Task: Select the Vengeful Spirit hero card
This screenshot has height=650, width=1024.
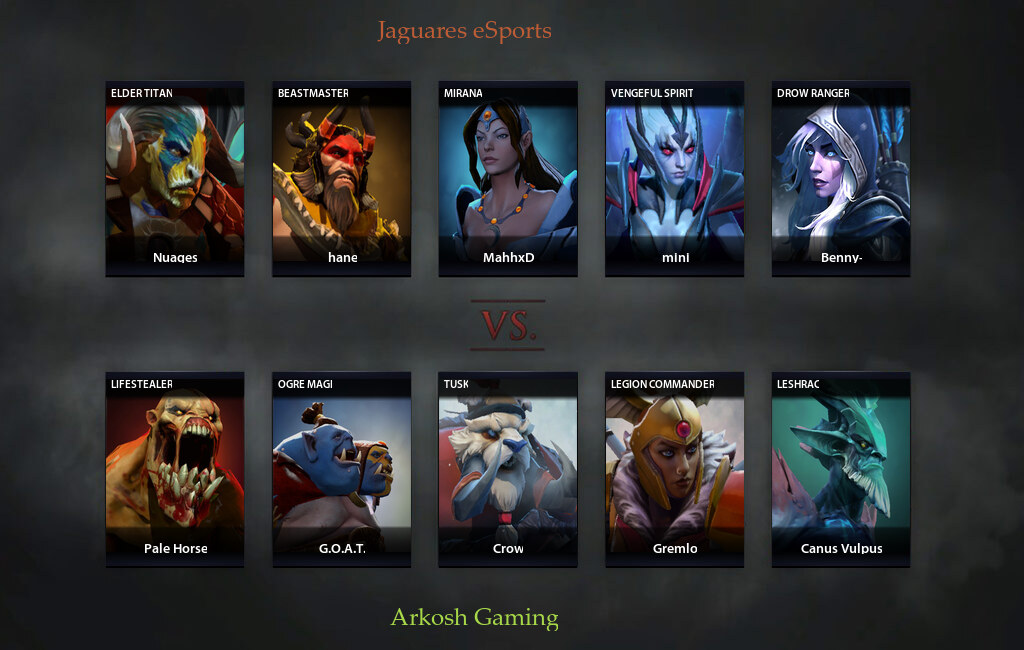Action: tap(675, 178)
